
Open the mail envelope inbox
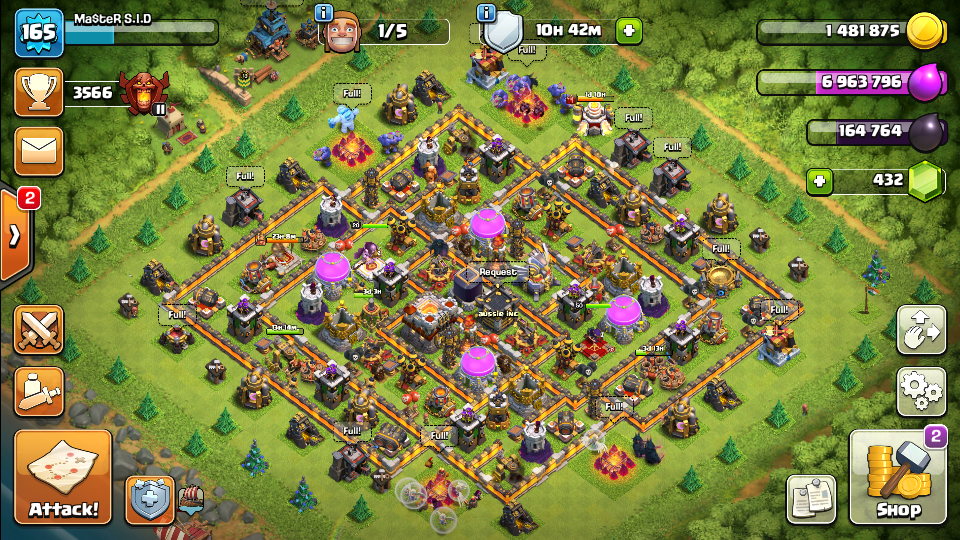point(39,151)
